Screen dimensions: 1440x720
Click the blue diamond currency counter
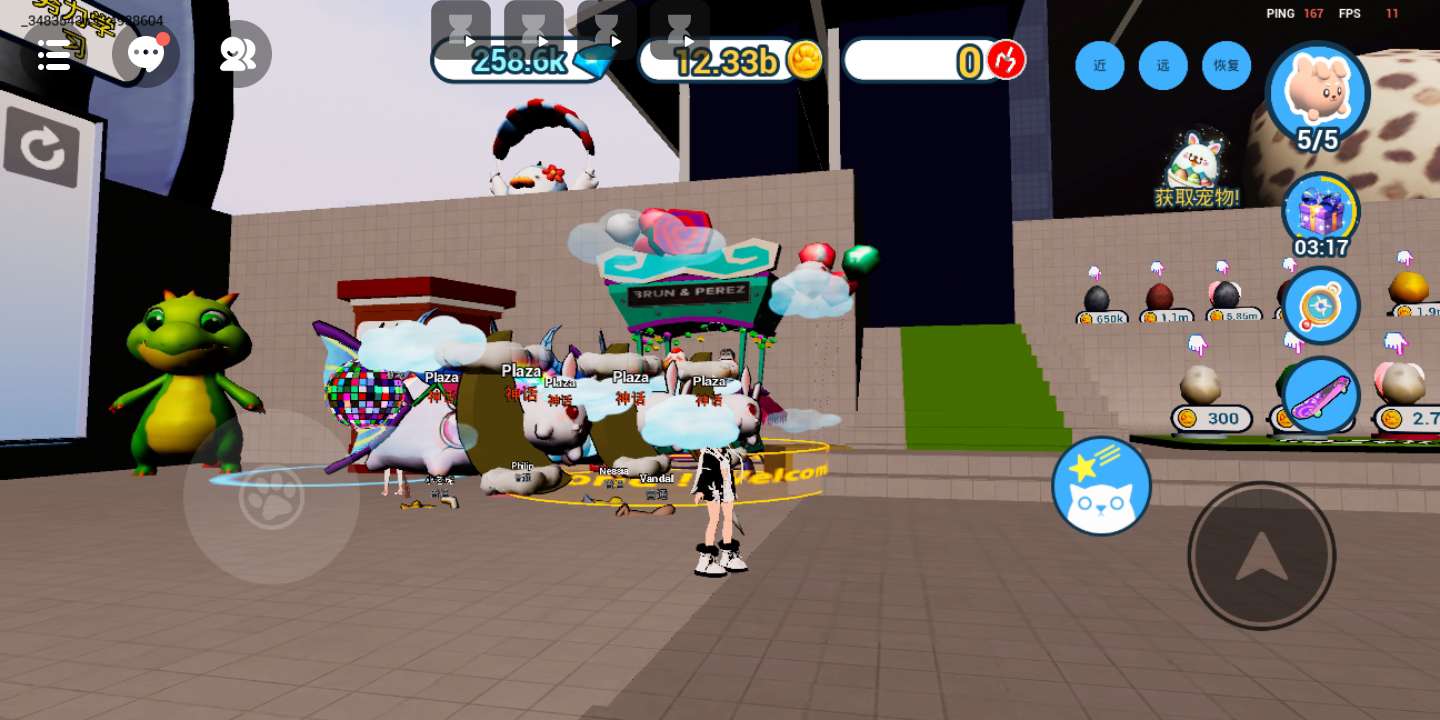point(522,61)
